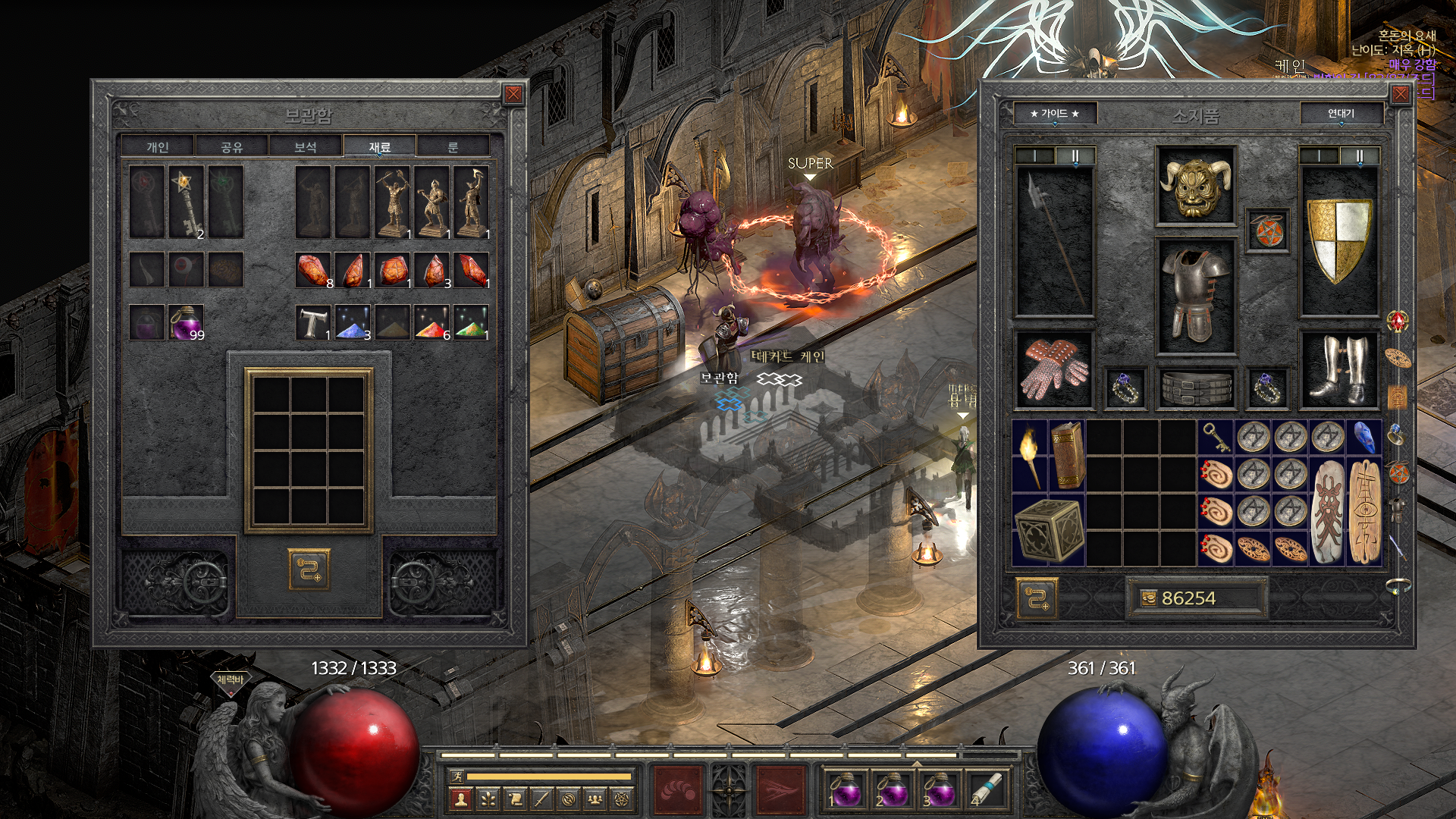The image size is (1456, 819).
Task: Open the 연대기 chronicle button
Action: point(1341,114)
